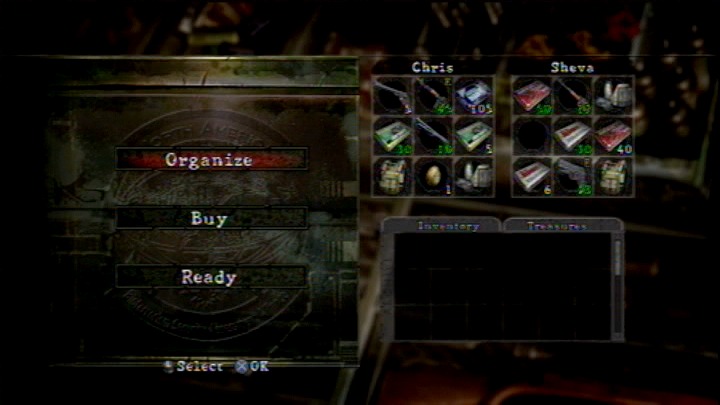
Task: Choose Sheva's body armor vest slot
Action: coord(612,175)
